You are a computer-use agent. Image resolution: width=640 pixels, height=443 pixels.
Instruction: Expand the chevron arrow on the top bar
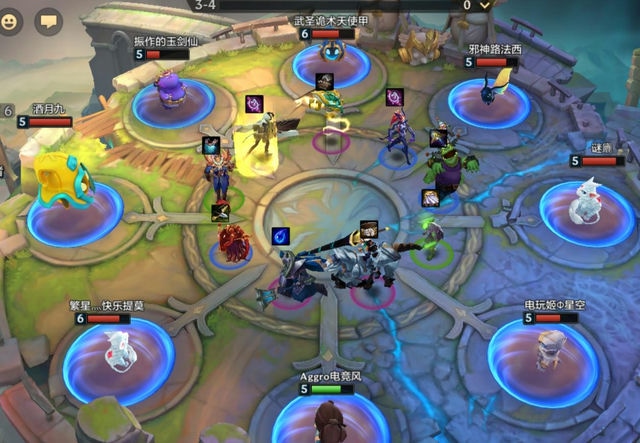(x=486, y=5)
